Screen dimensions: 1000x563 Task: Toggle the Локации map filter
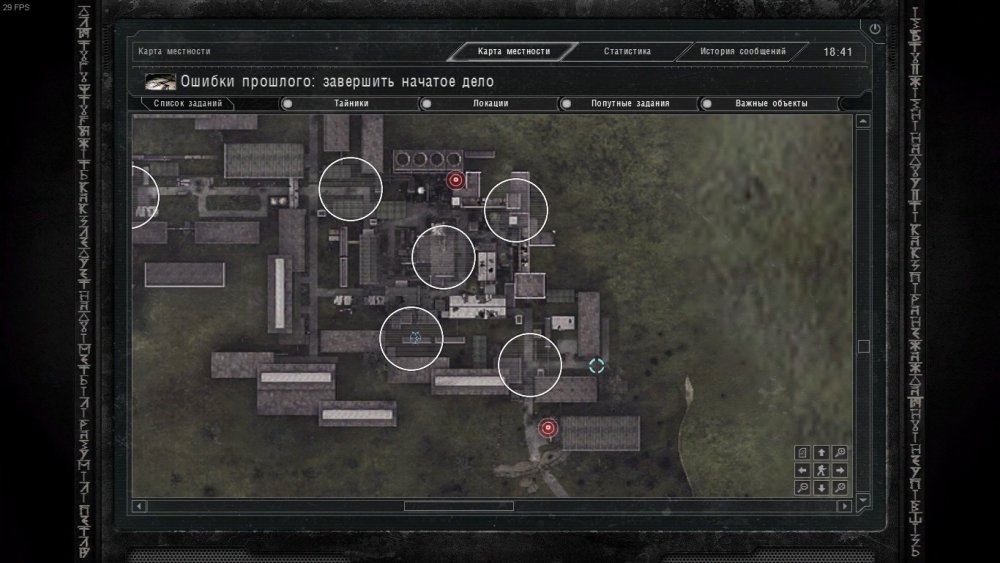click(x=490, y=103)
